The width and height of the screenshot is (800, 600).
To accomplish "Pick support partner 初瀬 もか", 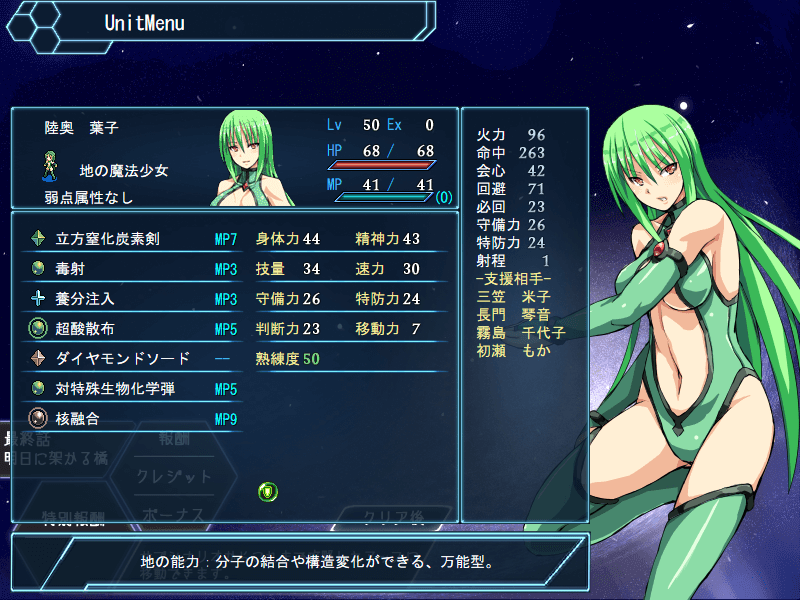I will coord(514,350).
